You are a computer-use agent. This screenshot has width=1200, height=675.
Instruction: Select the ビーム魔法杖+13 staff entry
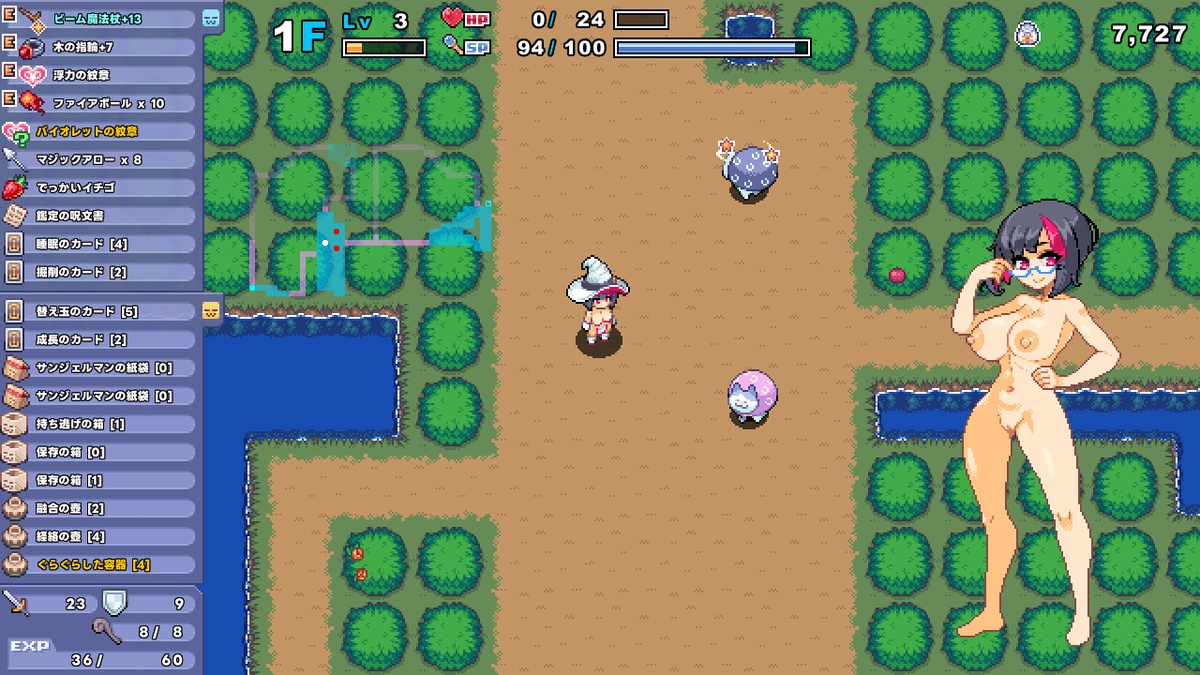pyautogui.click(x=100, y=19)
